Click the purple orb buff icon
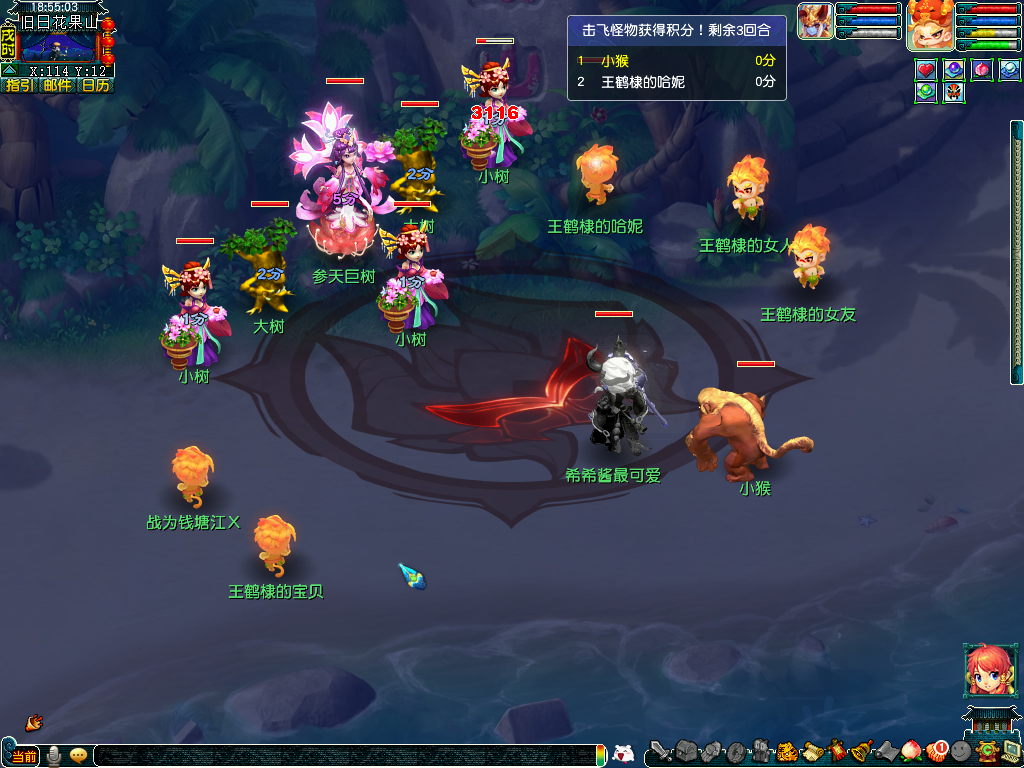The image size is (1024, 768). 954,70
